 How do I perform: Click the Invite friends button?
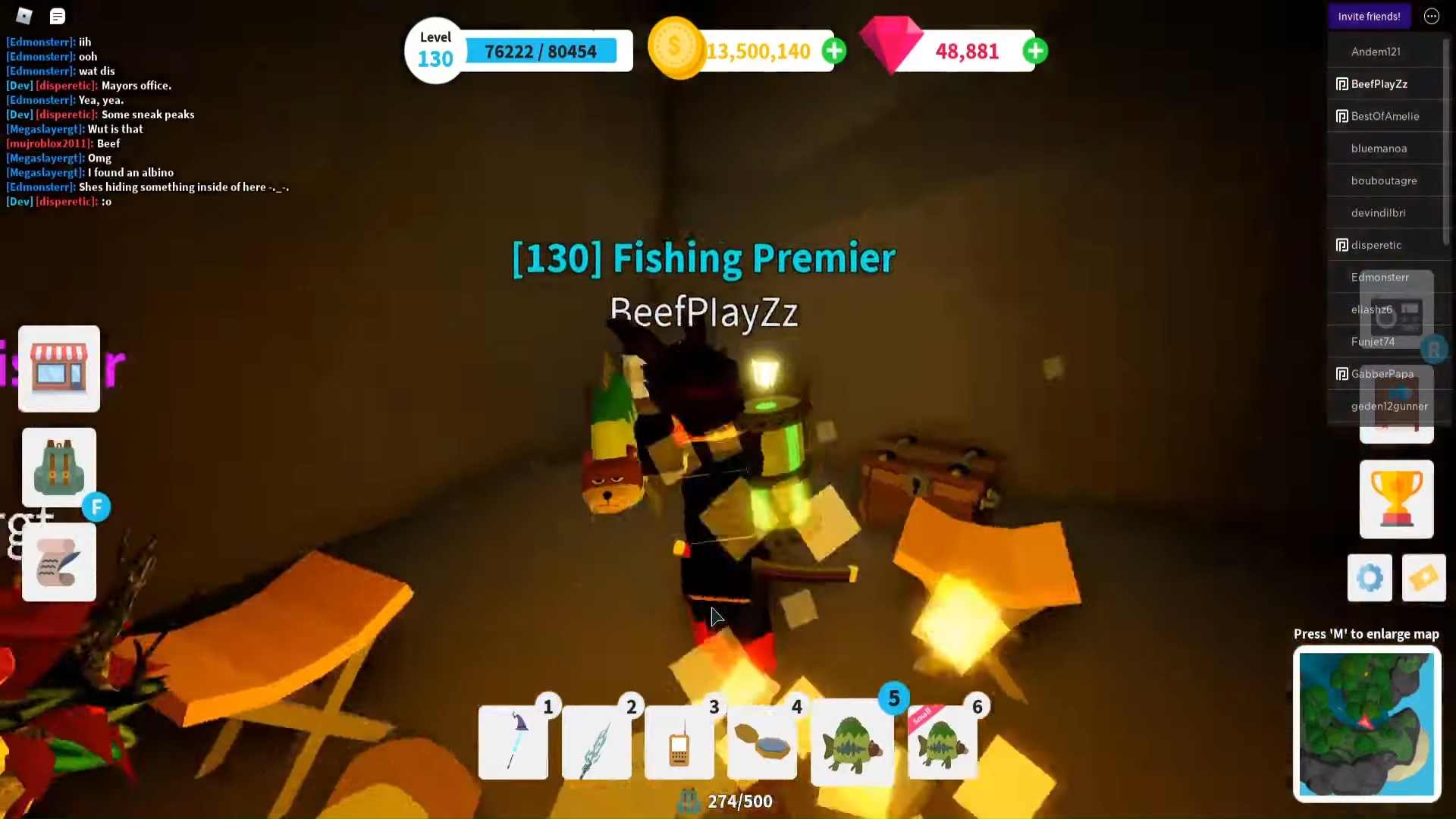tap(1369, 16)
